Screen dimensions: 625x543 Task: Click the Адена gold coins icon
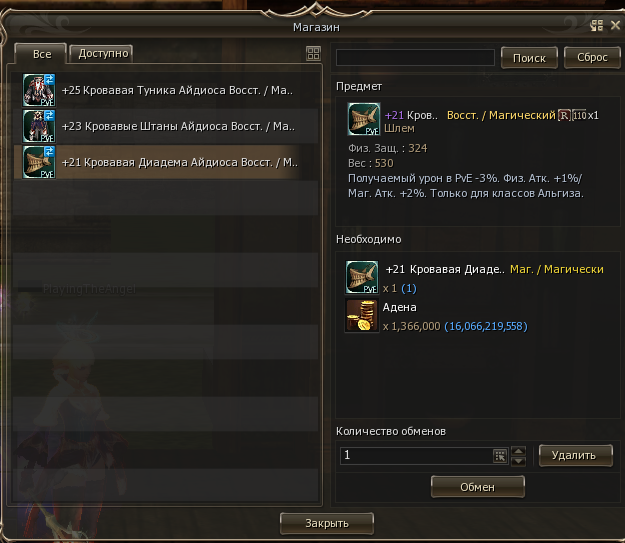click(362, 315)
